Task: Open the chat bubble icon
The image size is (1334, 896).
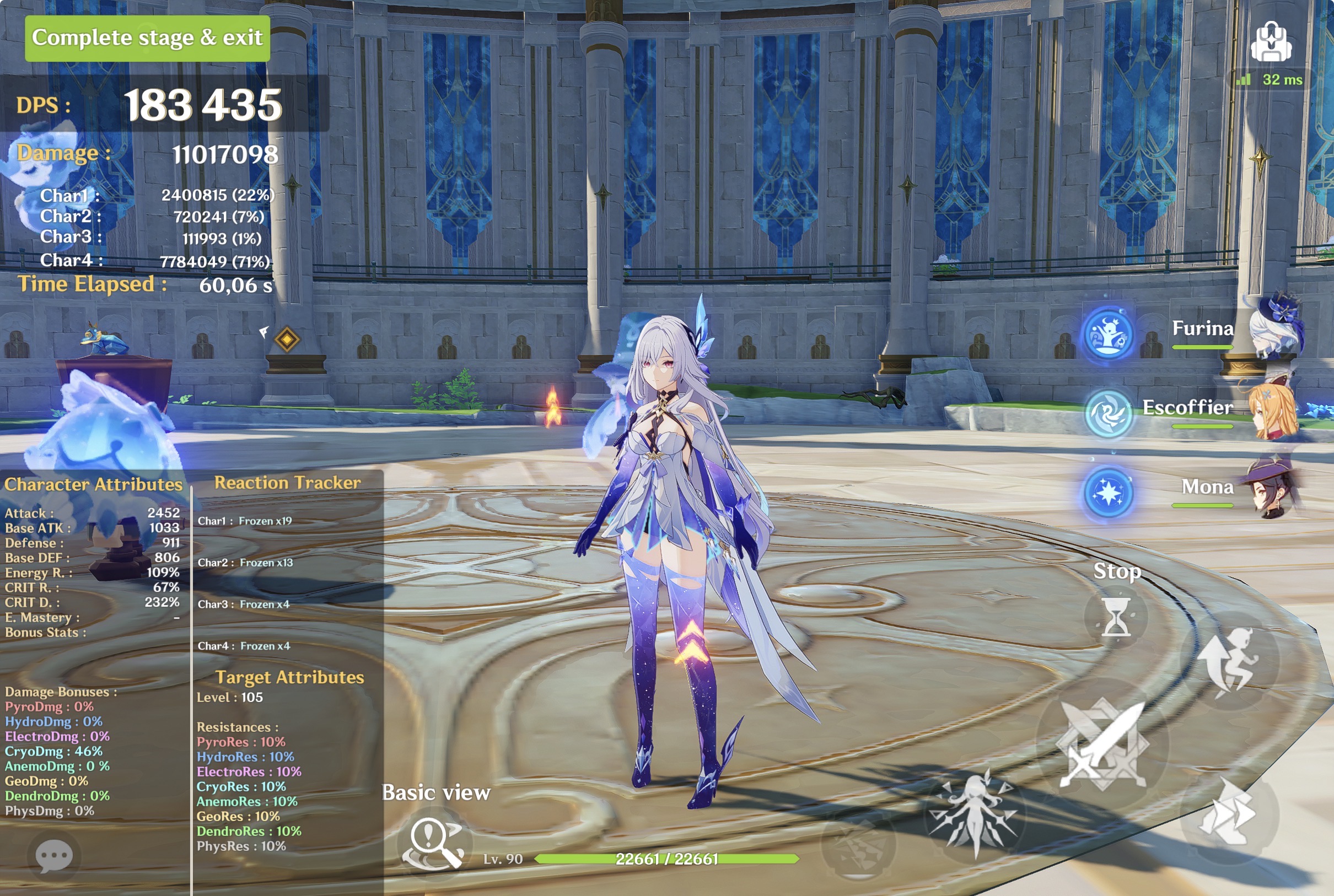Action: tap(53, 855)
